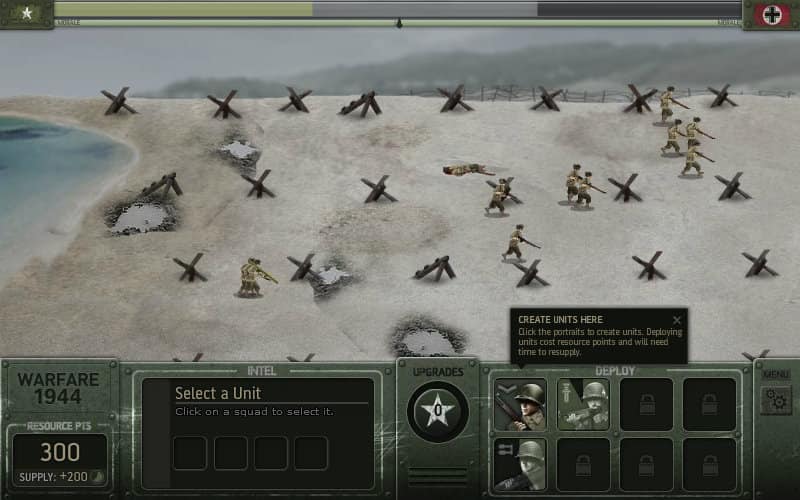This screenshot has height=500, width=800.
Task: Close the Create Units Here tooltip
Action: pyautogui.click(x=677, y=320)
